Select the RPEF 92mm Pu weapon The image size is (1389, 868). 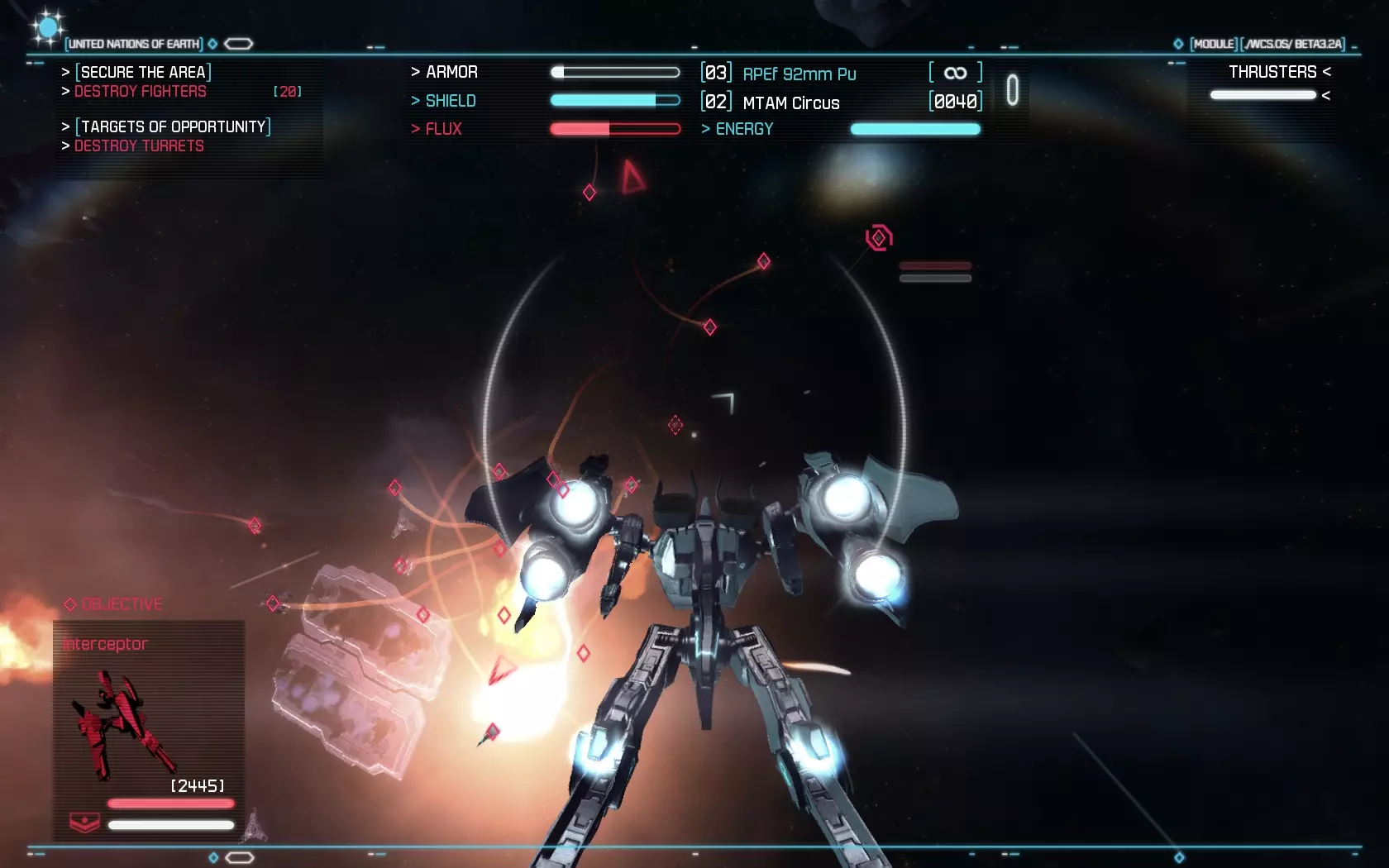point(799,74)
